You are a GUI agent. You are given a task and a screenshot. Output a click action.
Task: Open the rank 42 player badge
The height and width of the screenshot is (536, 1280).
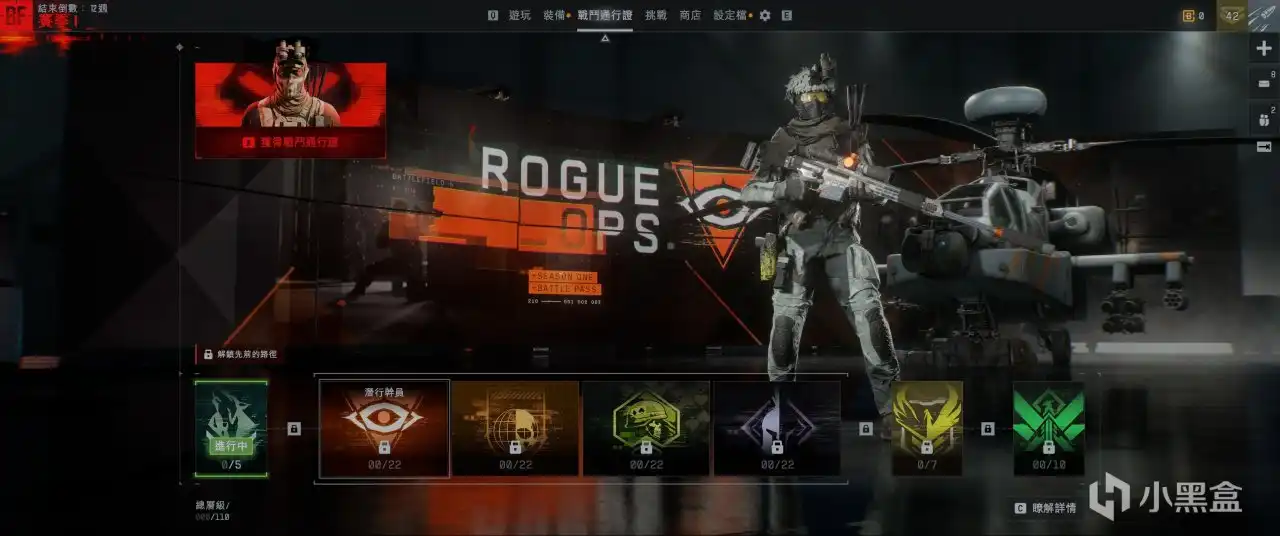[x=1232, y=15]
